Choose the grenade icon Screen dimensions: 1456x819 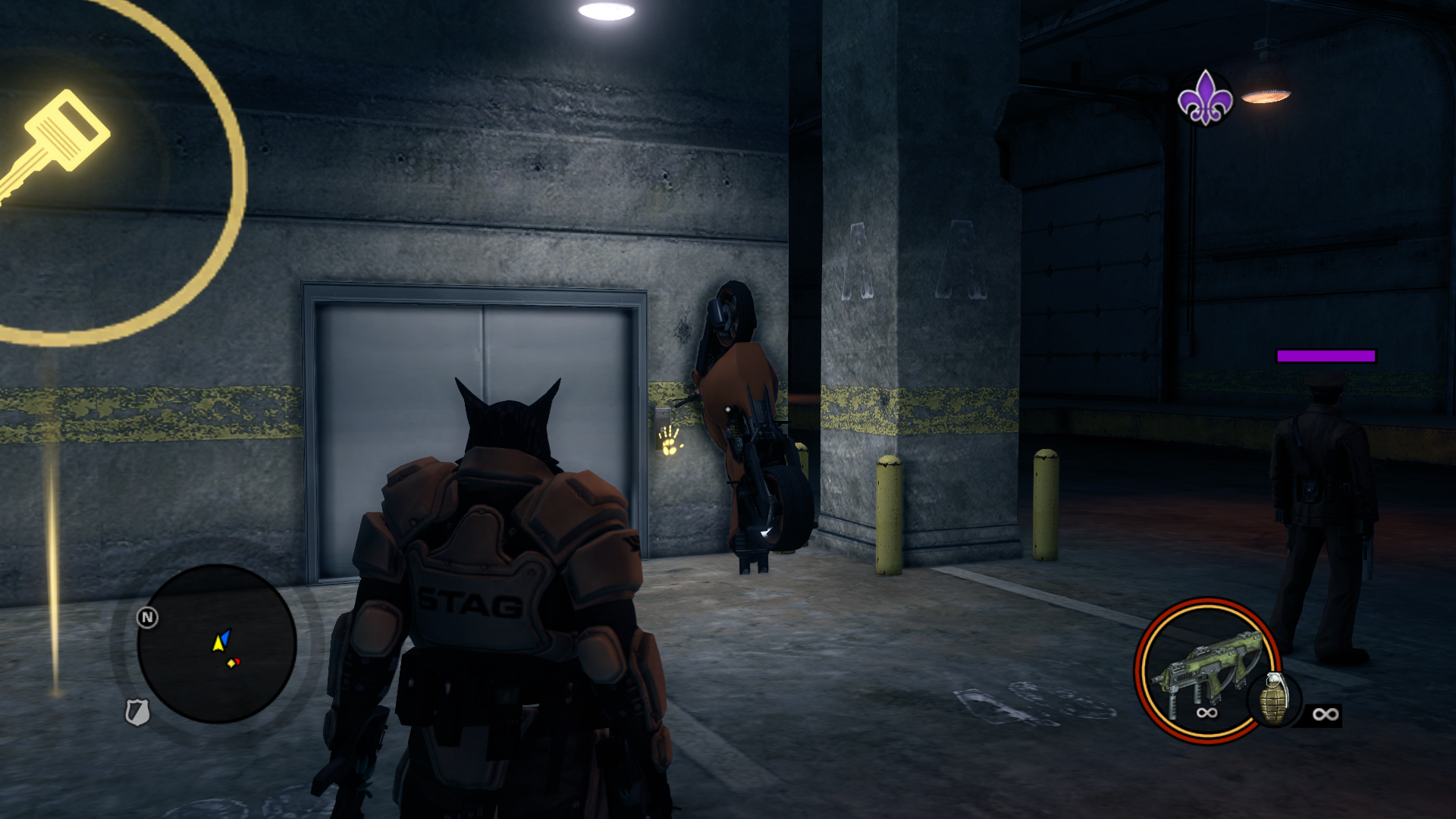(1276, 699)
